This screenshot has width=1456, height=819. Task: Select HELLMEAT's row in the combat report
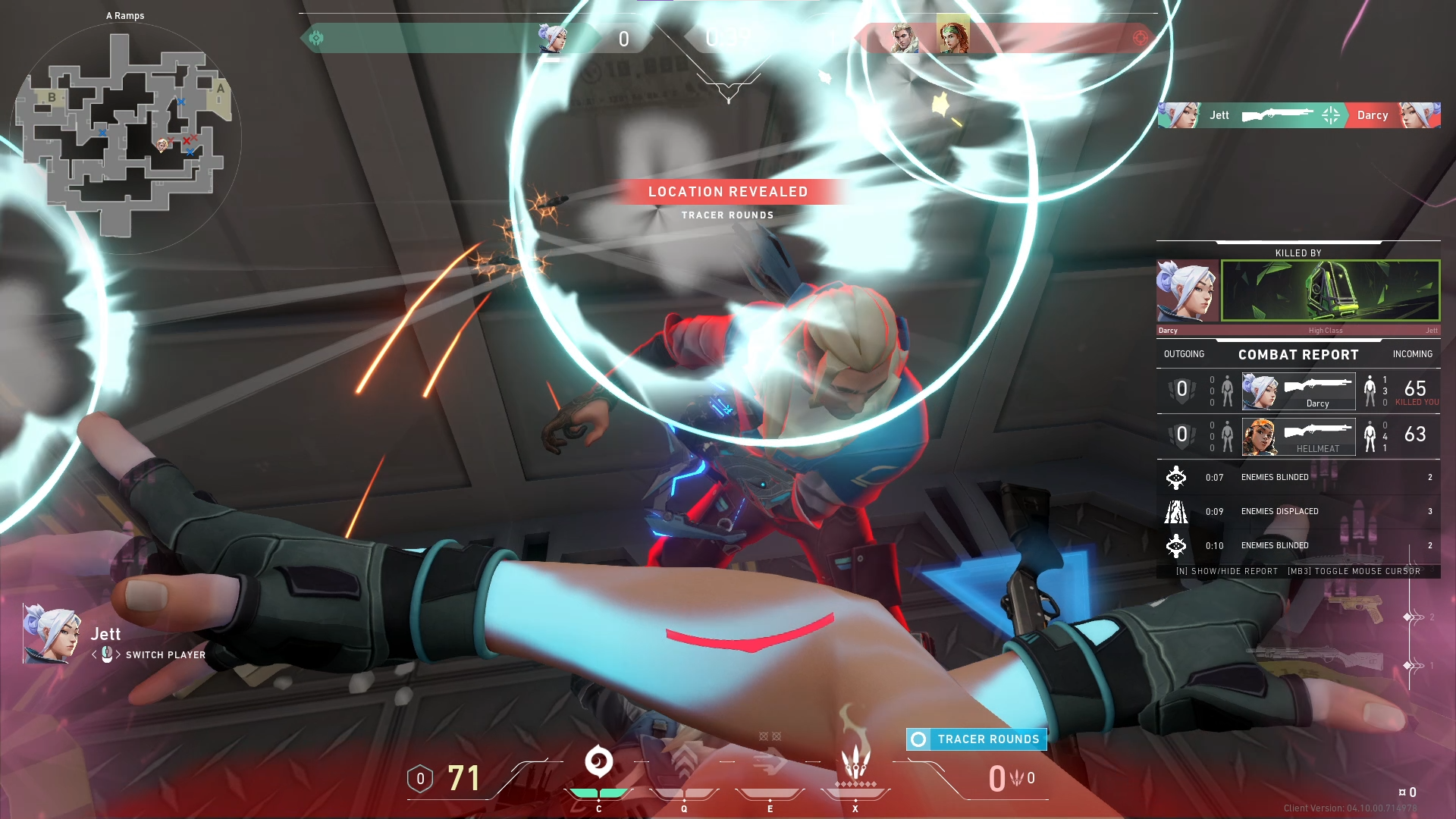1298,437
